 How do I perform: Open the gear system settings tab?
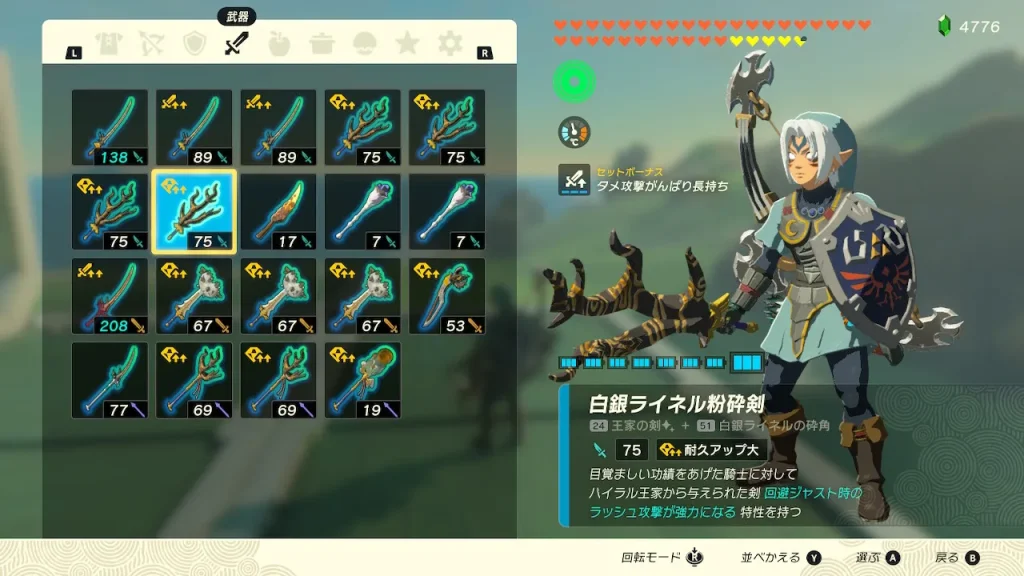click(x=450, y=44)
